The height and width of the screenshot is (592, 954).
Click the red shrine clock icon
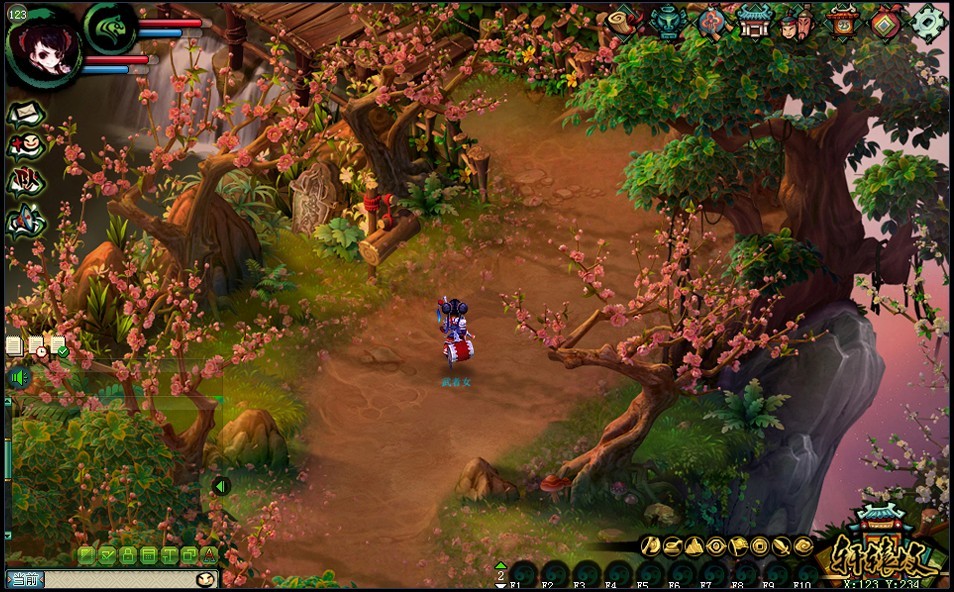pyautogui.click(x=843, y=22)
